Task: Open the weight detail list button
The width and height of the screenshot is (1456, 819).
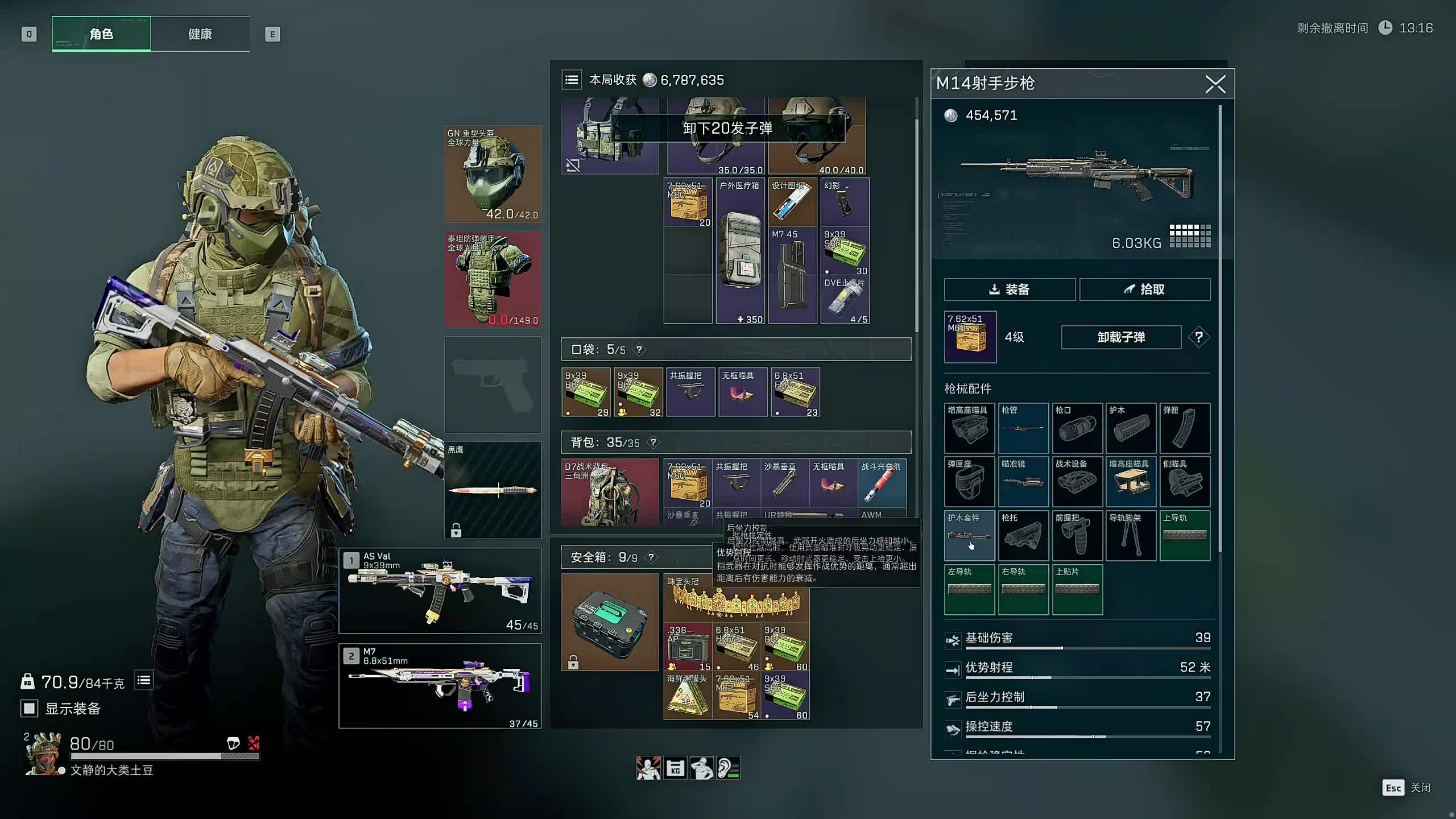Action: pos(144,680)
